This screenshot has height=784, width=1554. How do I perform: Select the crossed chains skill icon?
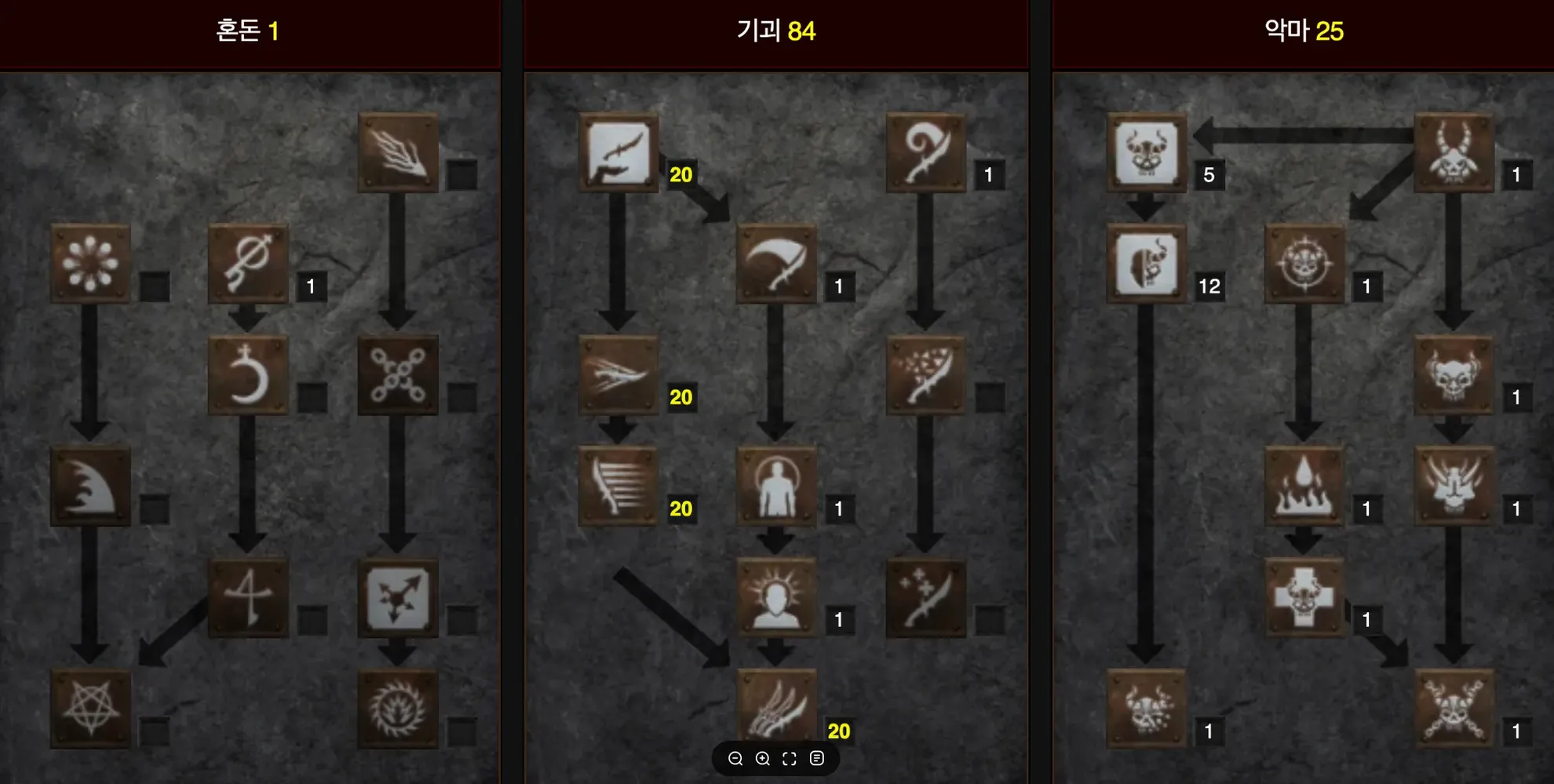coord(398,375)
